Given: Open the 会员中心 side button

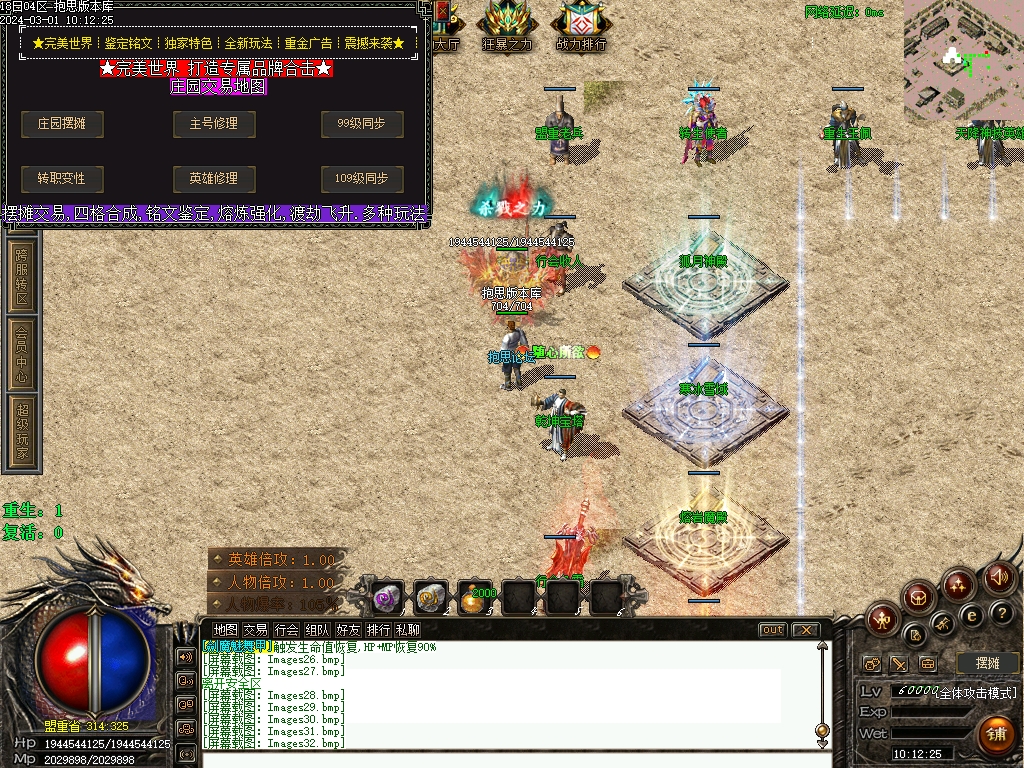Looking at the screenshot, I should 22,353.
